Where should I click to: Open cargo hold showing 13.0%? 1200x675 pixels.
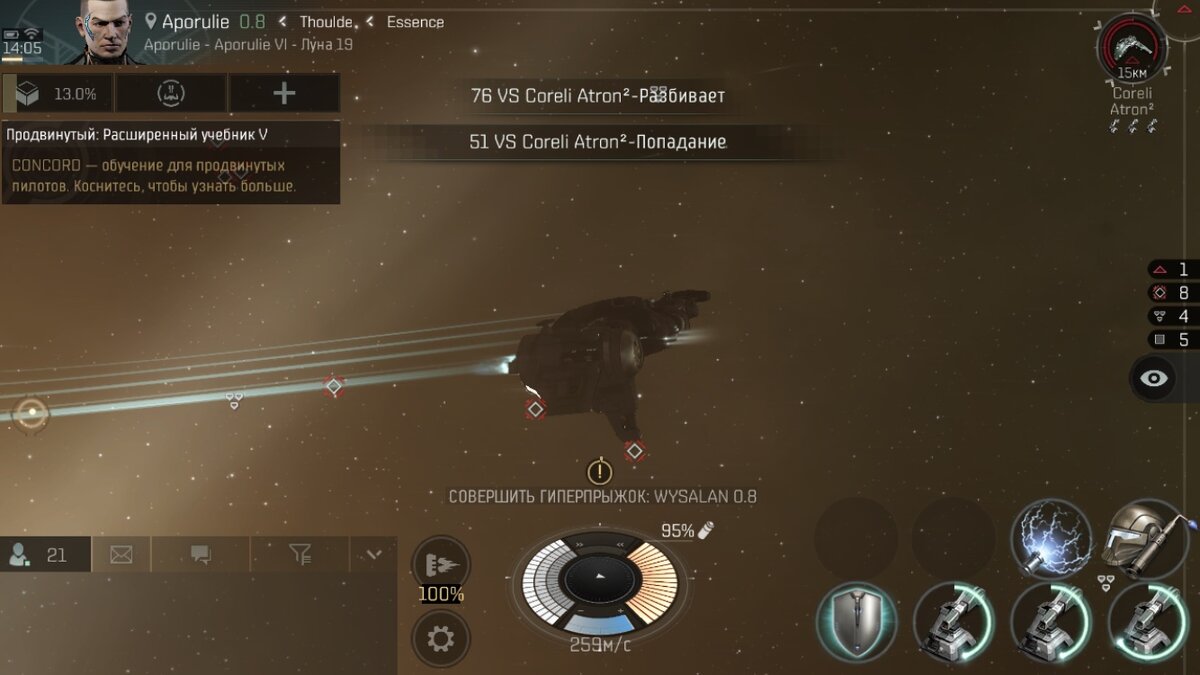[x=58, y=94]
